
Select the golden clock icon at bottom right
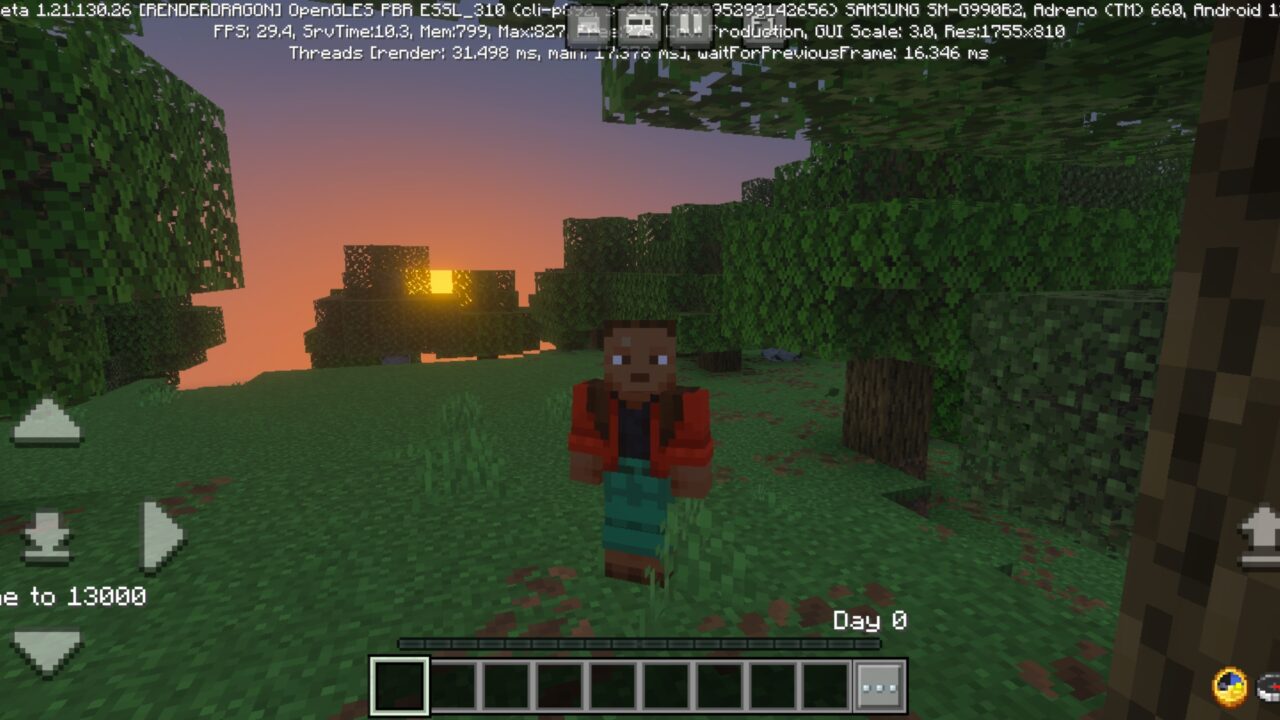tap(1230, 688)
